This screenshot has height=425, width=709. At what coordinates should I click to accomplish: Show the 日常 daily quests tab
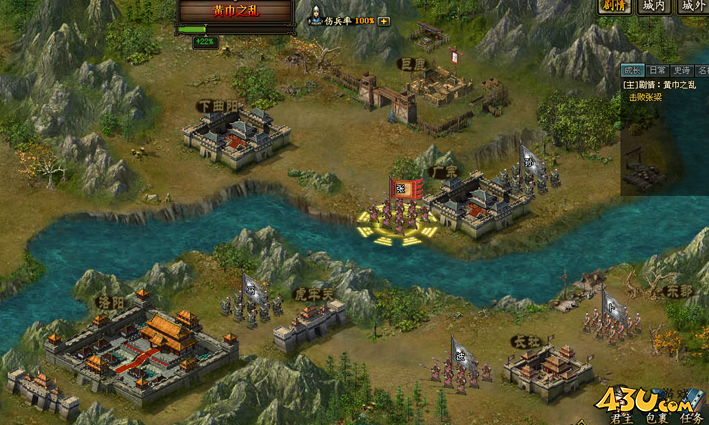(657, 70)
